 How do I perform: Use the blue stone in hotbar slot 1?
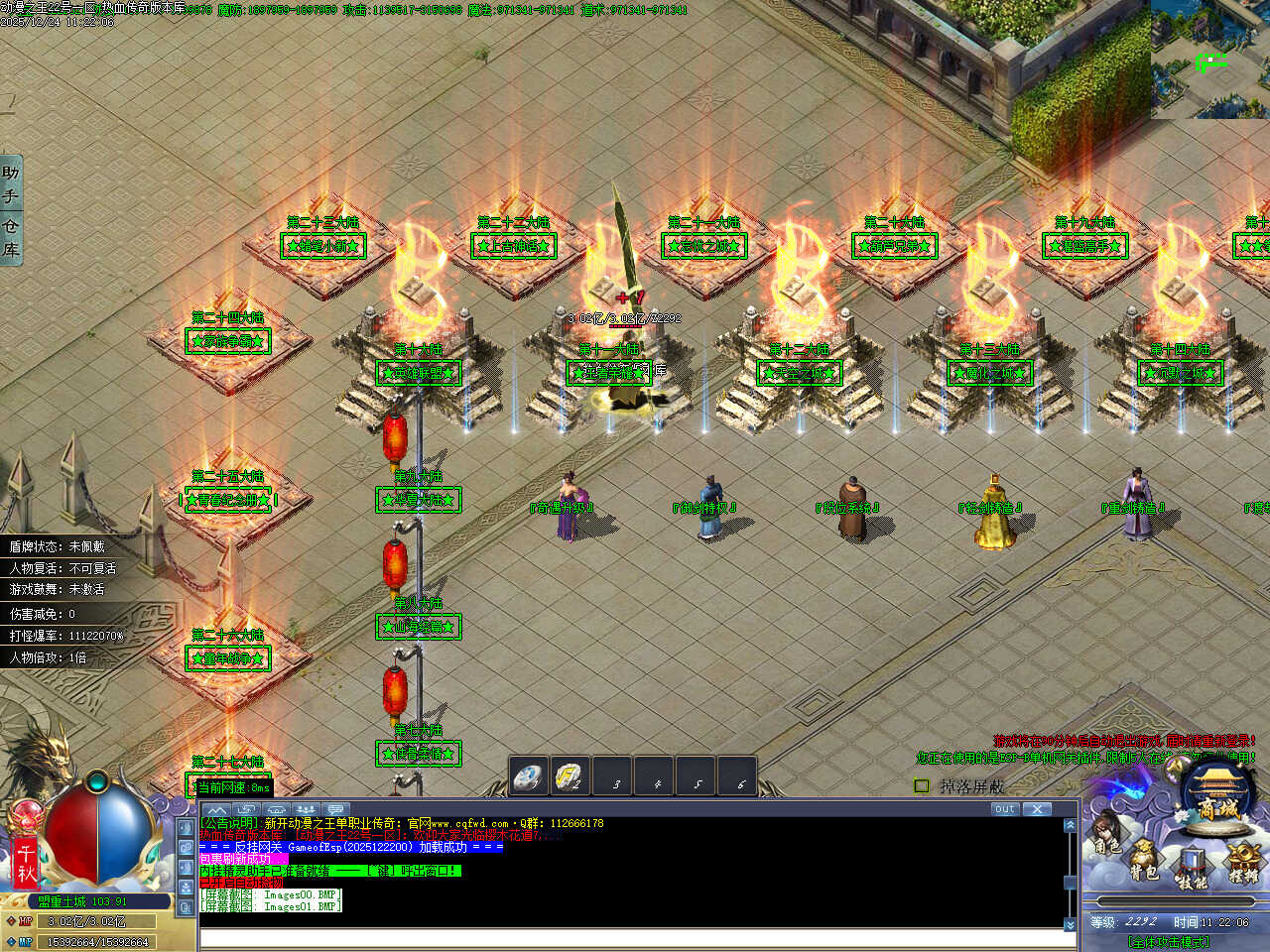point(529,777)
